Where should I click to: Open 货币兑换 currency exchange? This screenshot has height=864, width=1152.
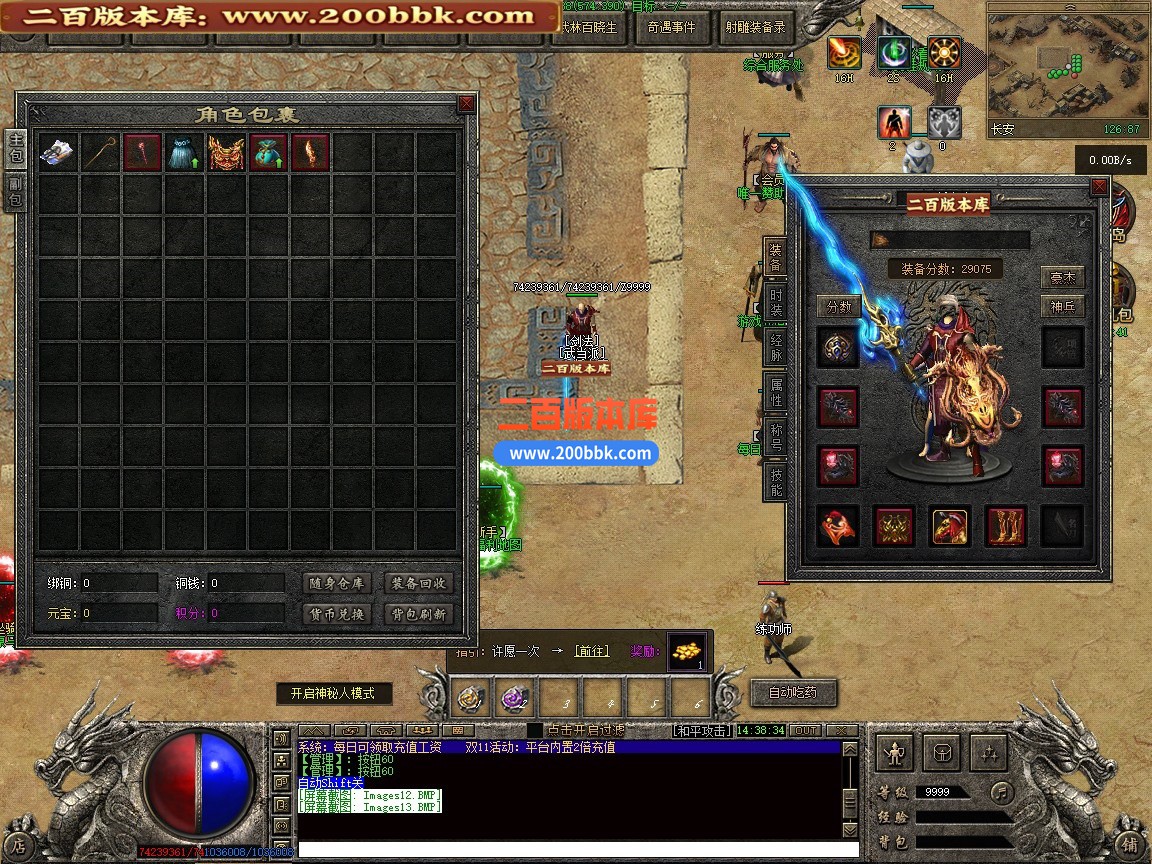tap(335, 614)
